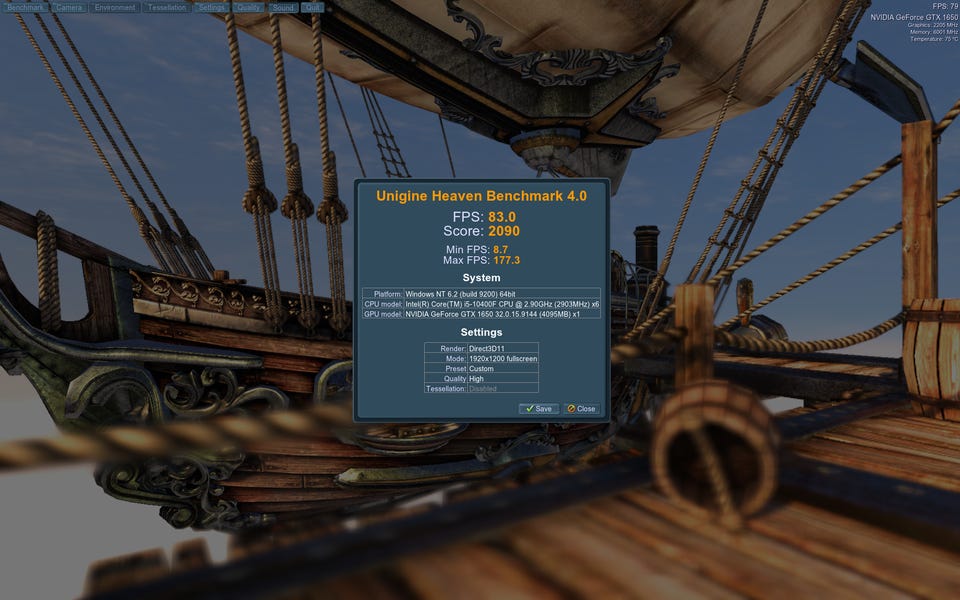Select the Environment option

[115, 7]
